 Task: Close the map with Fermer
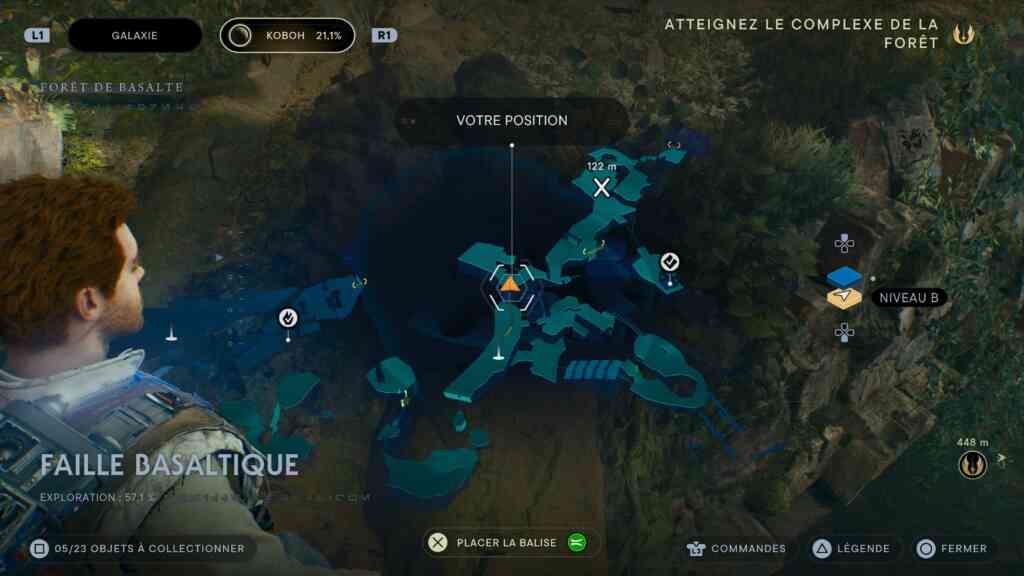953,548
